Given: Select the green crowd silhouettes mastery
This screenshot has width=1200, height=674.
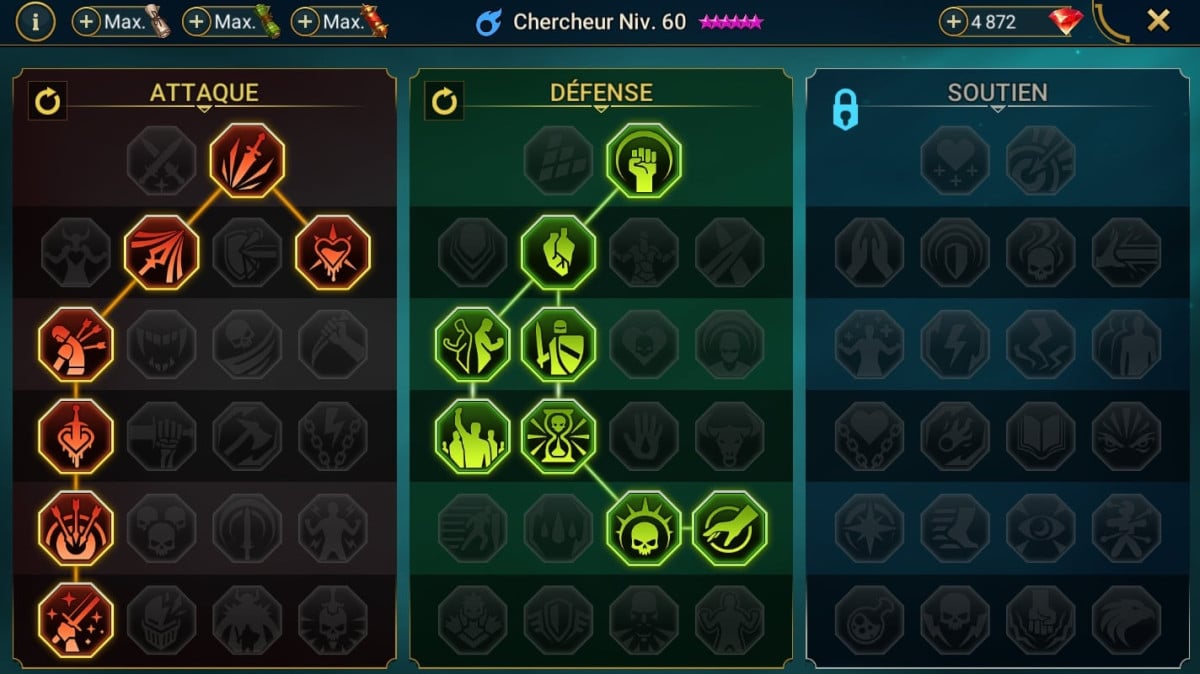Looking at the screenshot, I should click(472, 436).
